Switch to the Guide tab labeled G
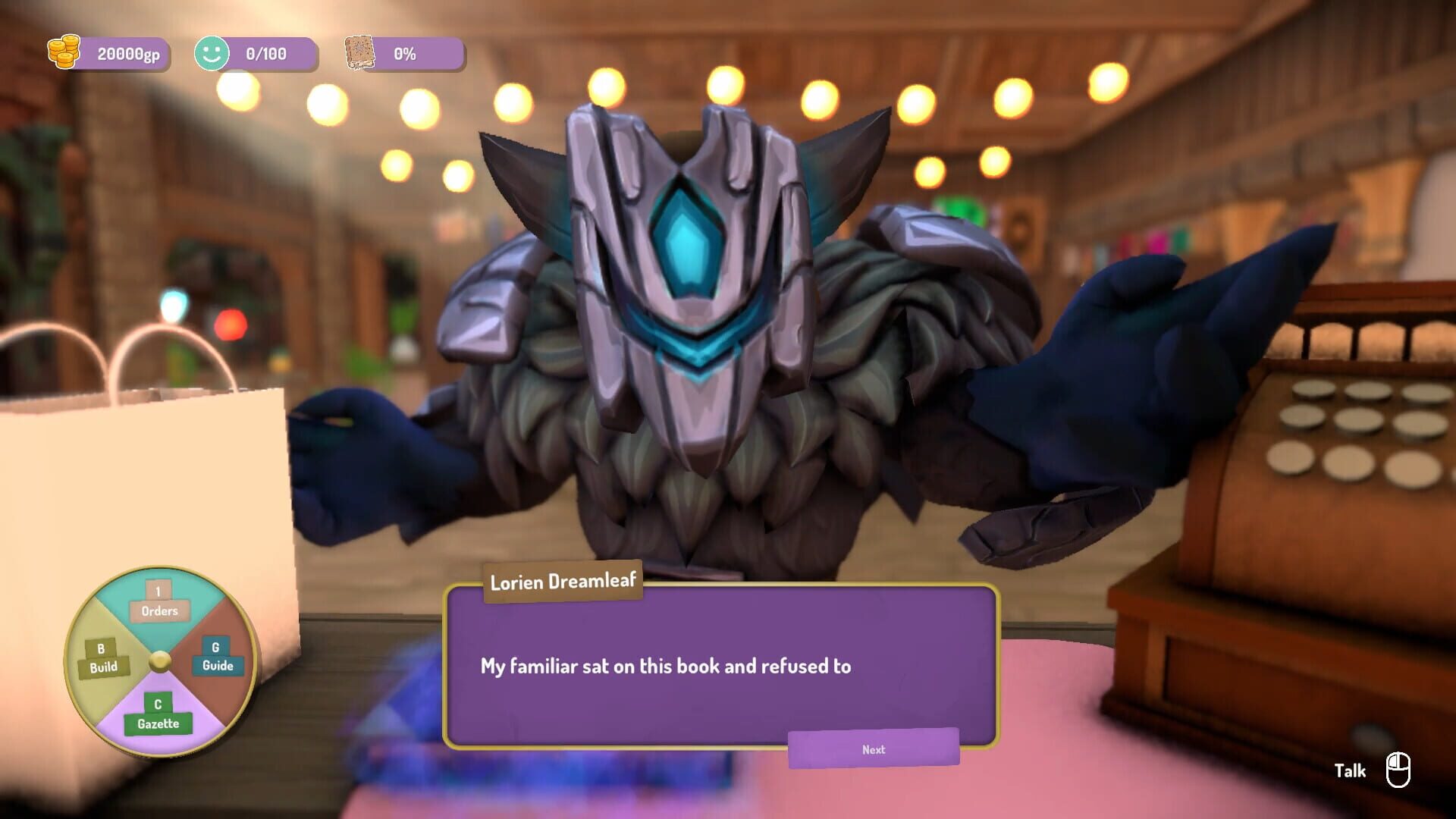The width and height of the screenshot is (1456, 819). coord(218,648)
